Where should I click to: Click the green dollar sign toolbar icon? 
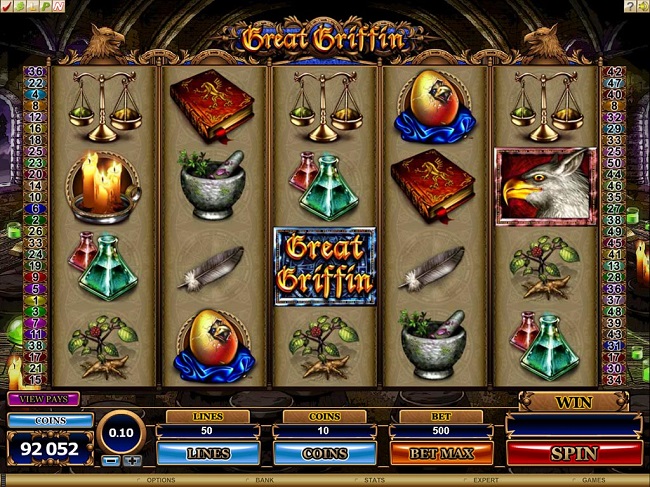pyautogui.click(x=20, y=7)
